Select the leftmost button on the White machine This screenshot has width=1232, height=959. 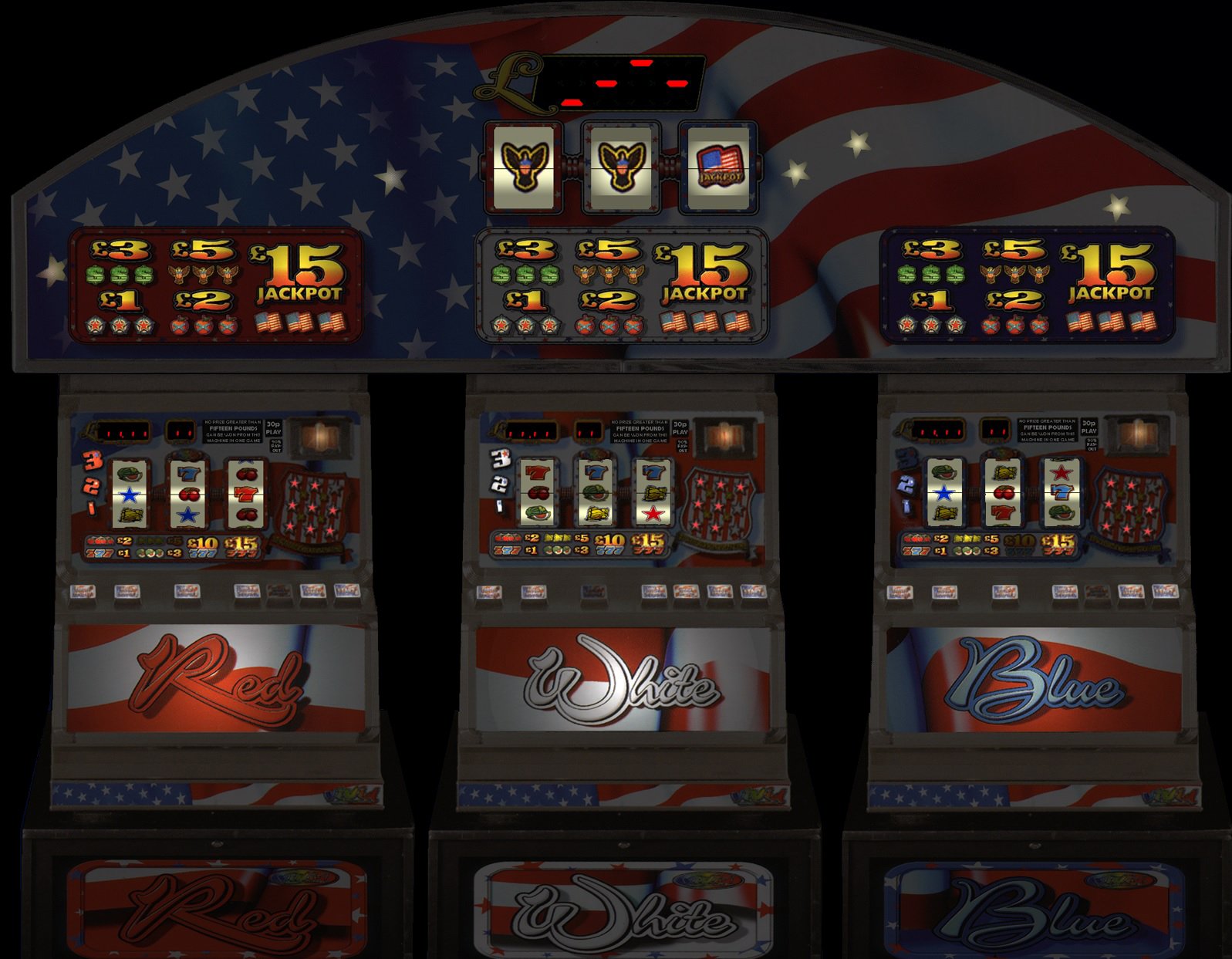click(489, 592)
